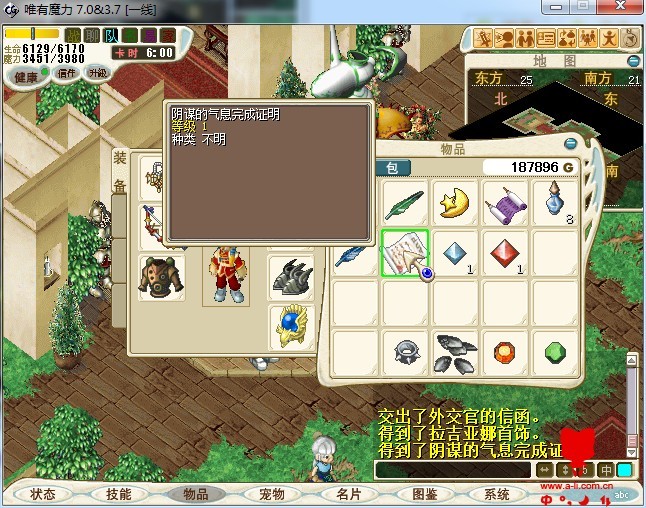Open the 系统 system menu
646x508 pixels.
[x=497, y=493]
